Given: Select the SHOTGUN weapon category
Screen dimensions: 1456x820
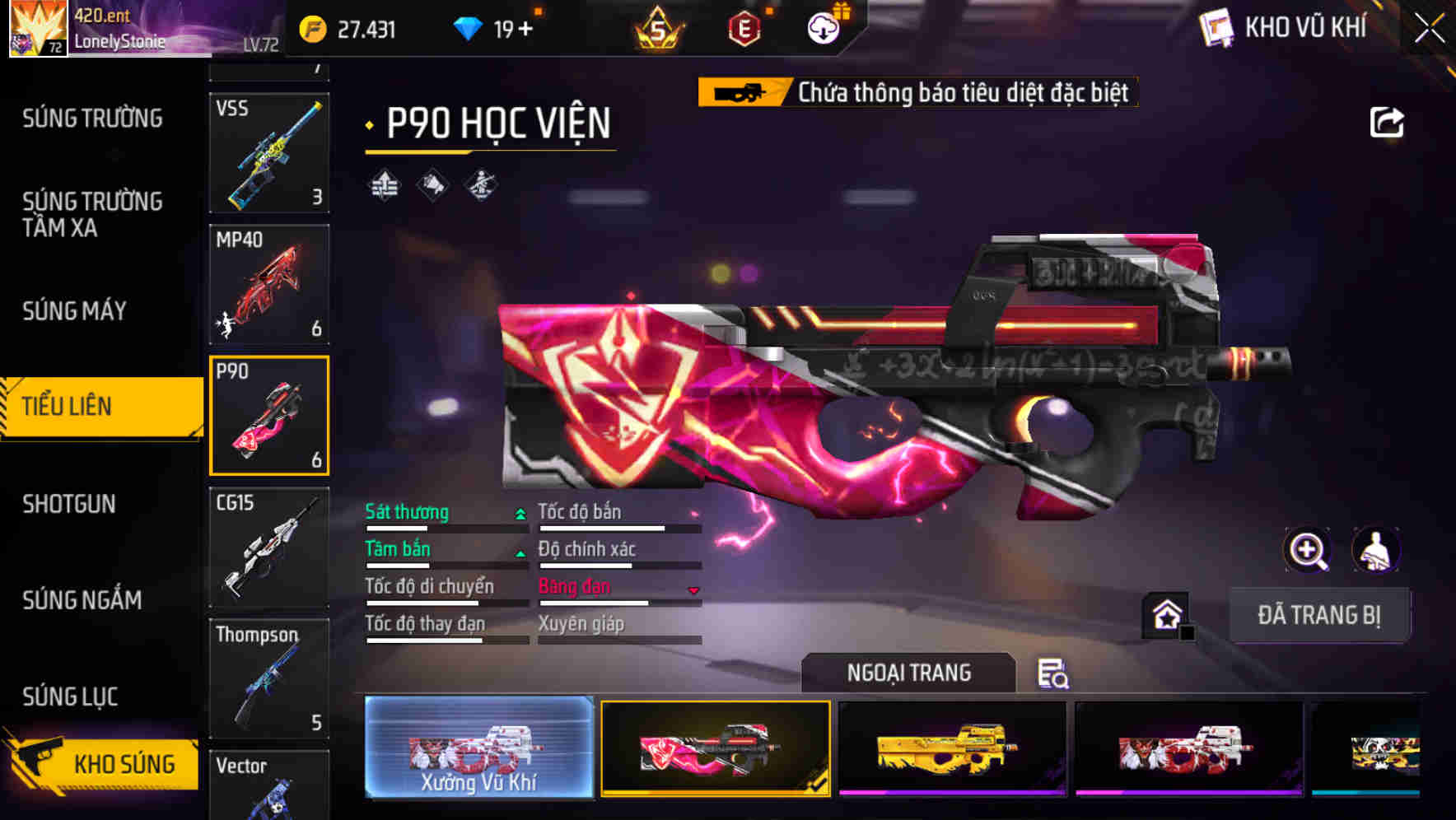Looking at the screenshot, I should pos(70,504).
